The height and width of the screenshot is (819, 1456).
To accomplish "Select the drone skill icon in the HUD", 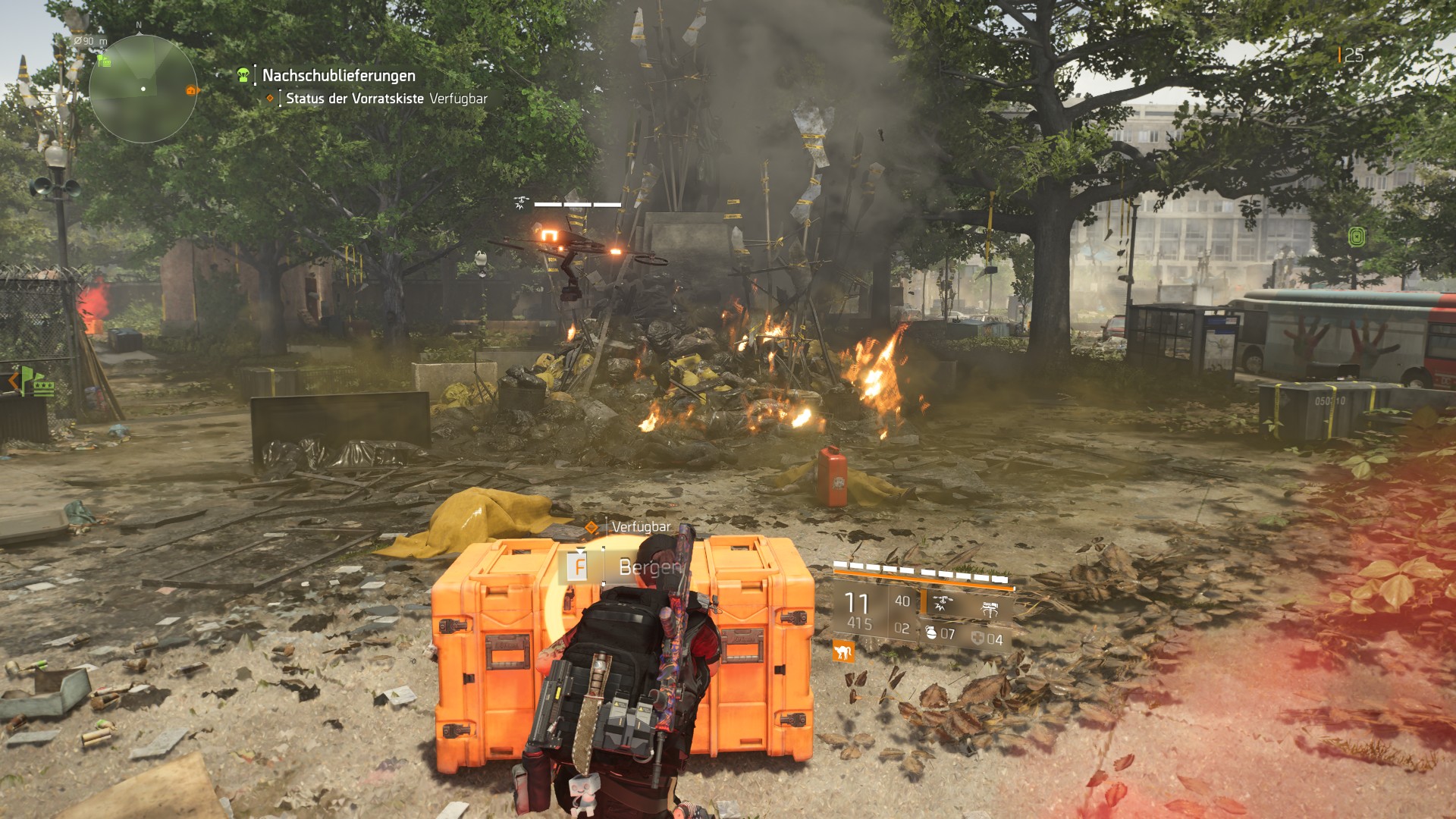I will 943,604.
